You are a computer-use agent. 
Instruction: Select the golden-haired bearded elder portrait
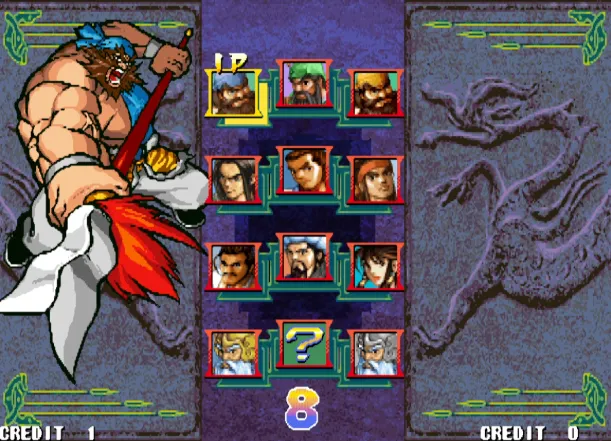point(232,352)
